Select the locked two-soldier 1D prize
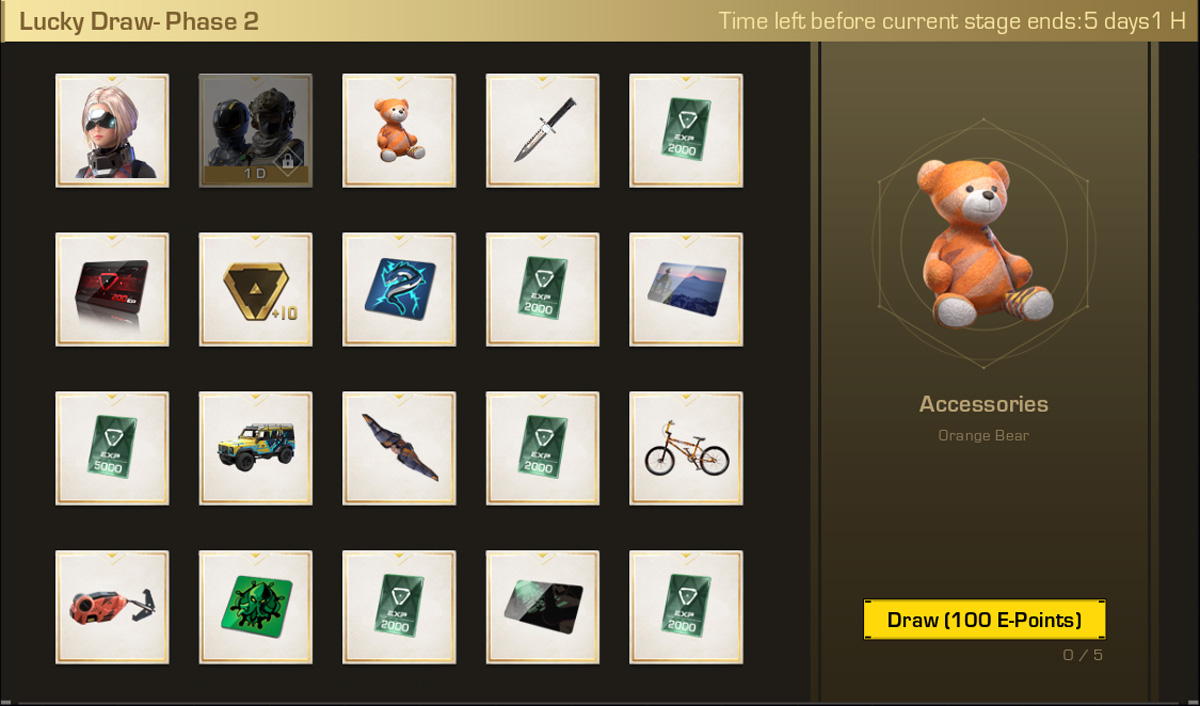Viewport: 1200px width, 706px height. (255, 130)
